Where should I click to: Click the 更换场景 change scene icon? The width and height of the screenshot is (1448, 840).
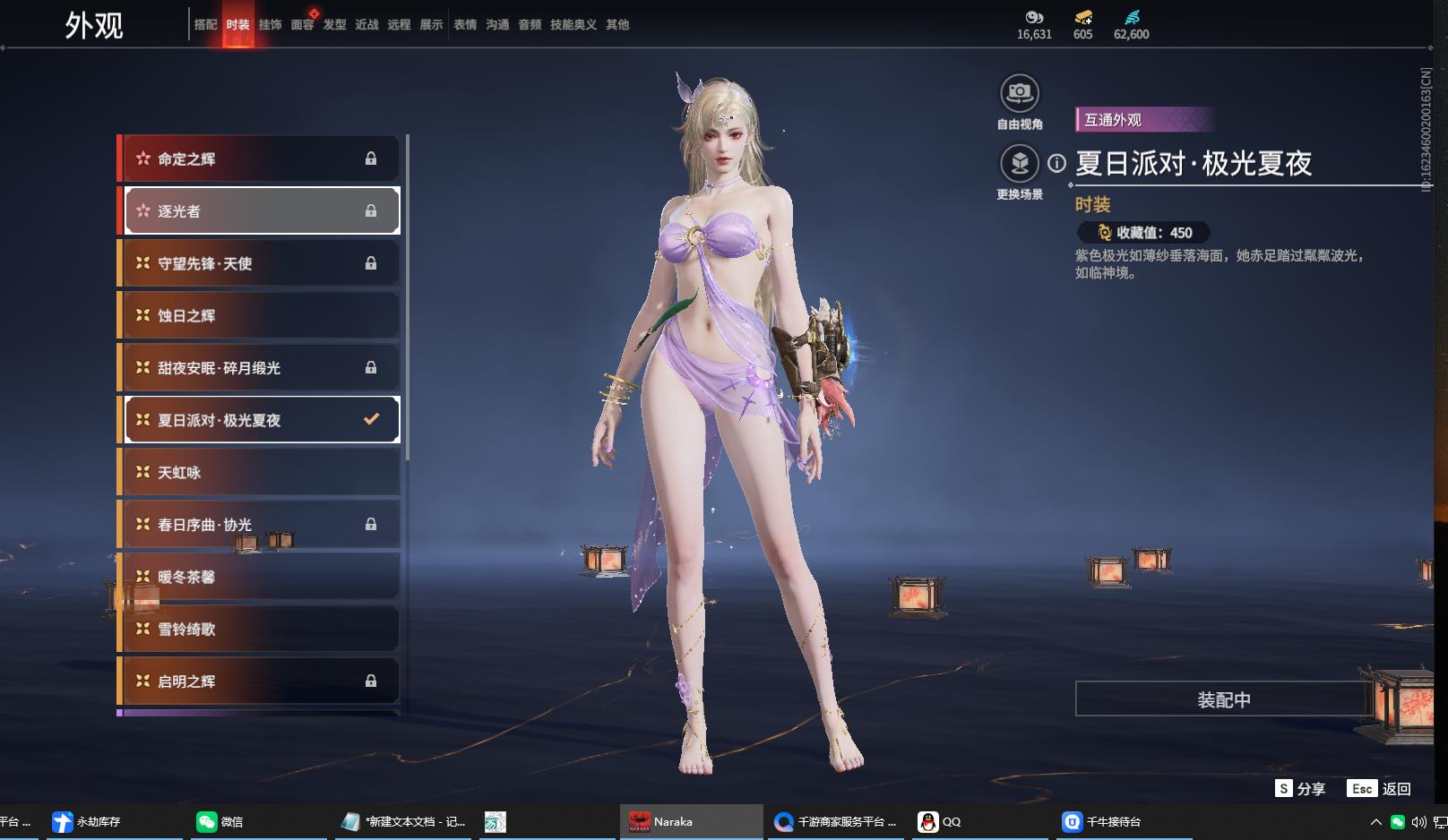[x=1019, y=164]
